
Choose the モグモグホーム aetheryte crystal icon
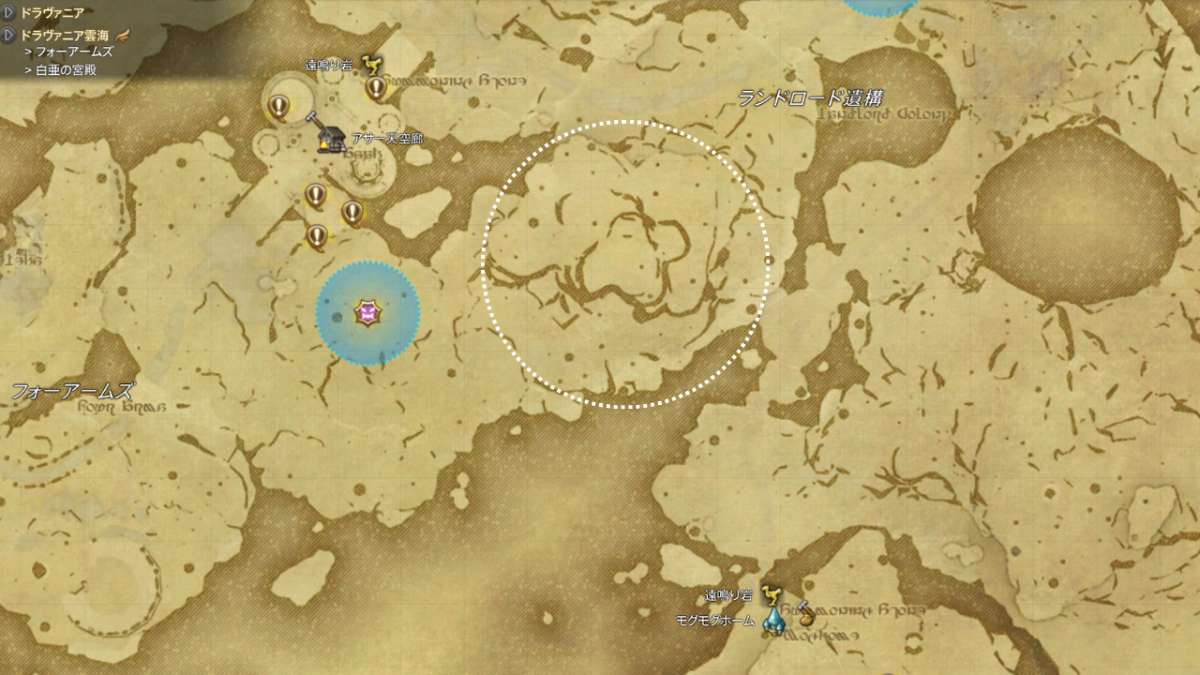[772, 621]
